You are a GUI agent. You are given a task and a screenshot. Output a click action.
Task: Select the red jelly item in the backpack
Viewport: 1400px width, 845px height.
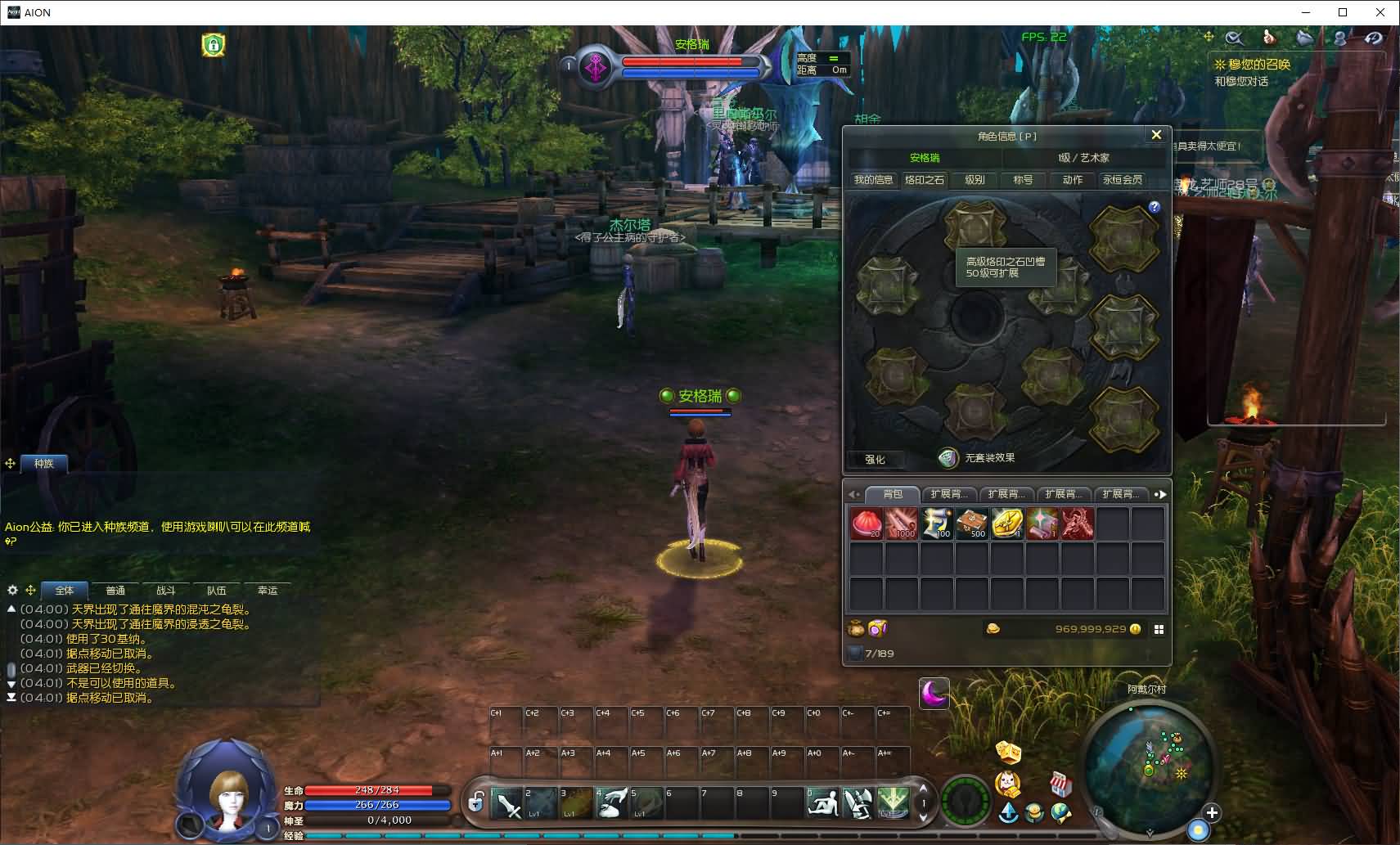[867, 524]
